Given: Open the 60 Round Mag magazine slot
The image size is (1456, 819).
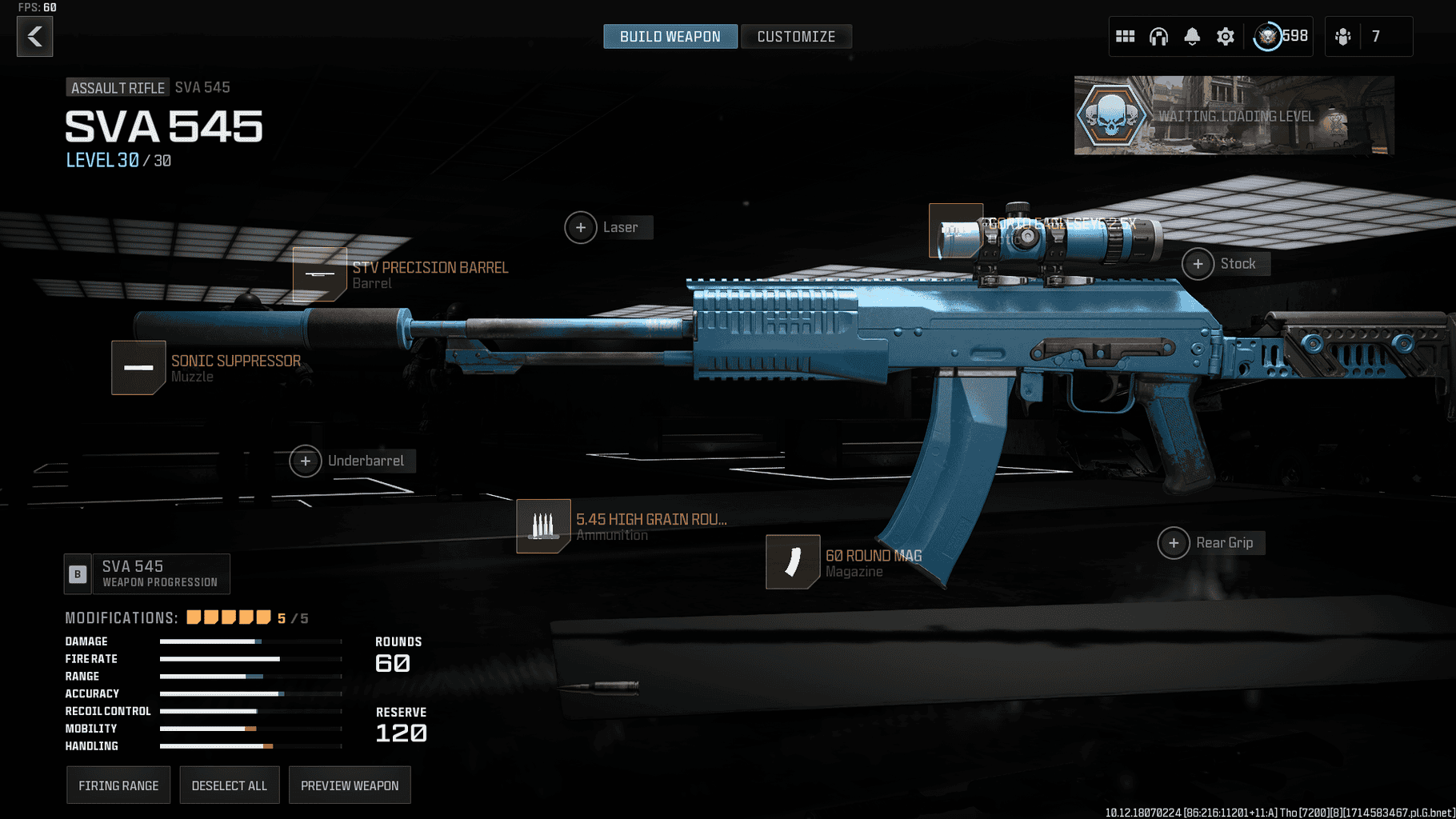Looking at the screenshot, I should 792,562.
